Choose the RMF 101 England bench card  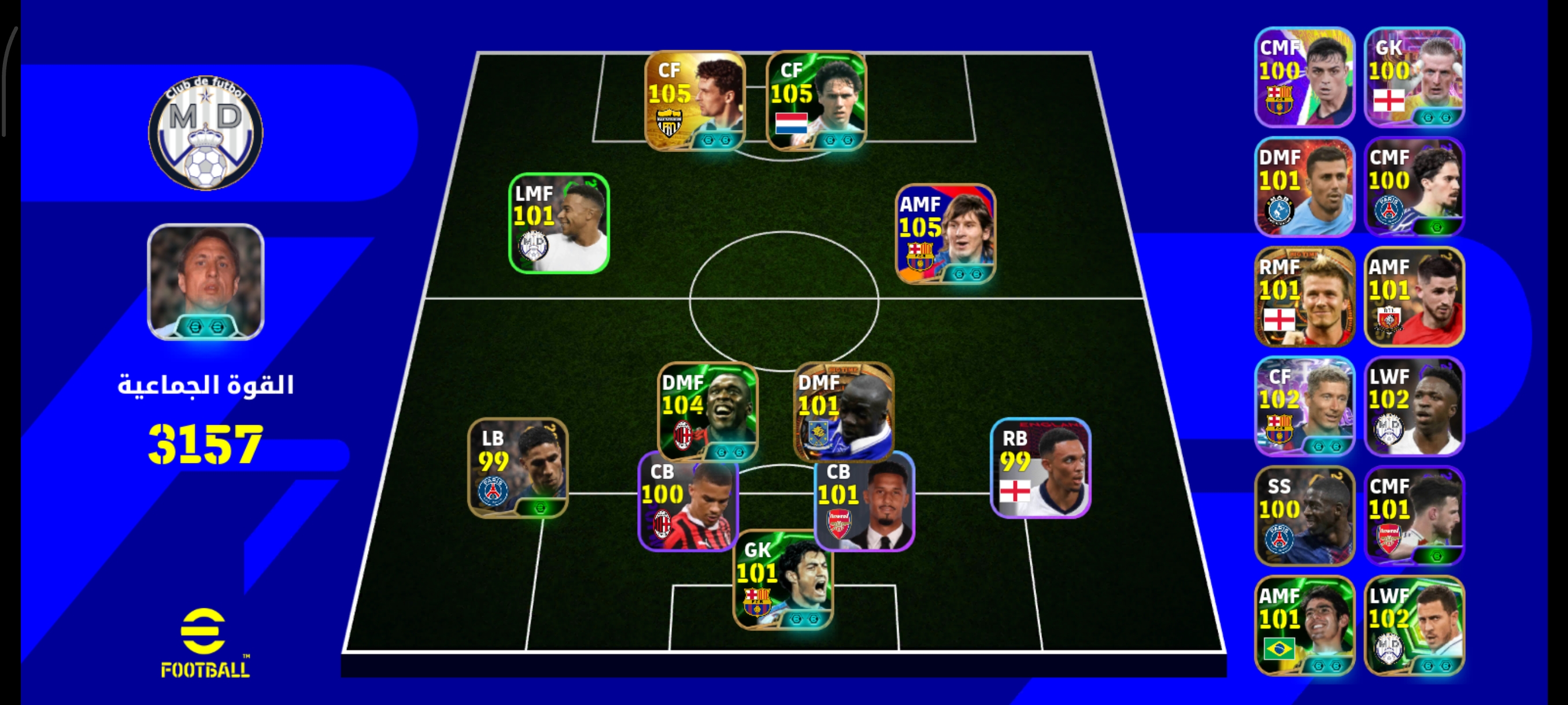tap(1304, 296)
